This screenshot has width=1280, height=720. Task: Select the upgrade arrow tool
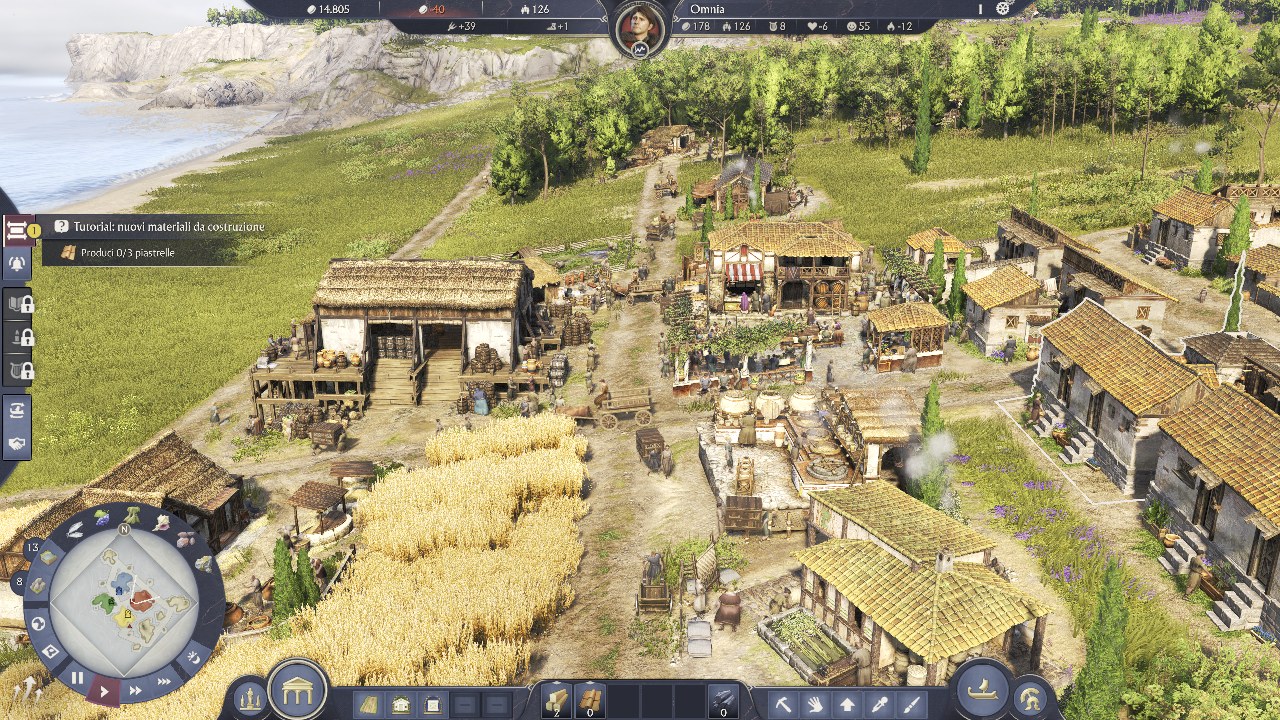[x=848, y=704]
